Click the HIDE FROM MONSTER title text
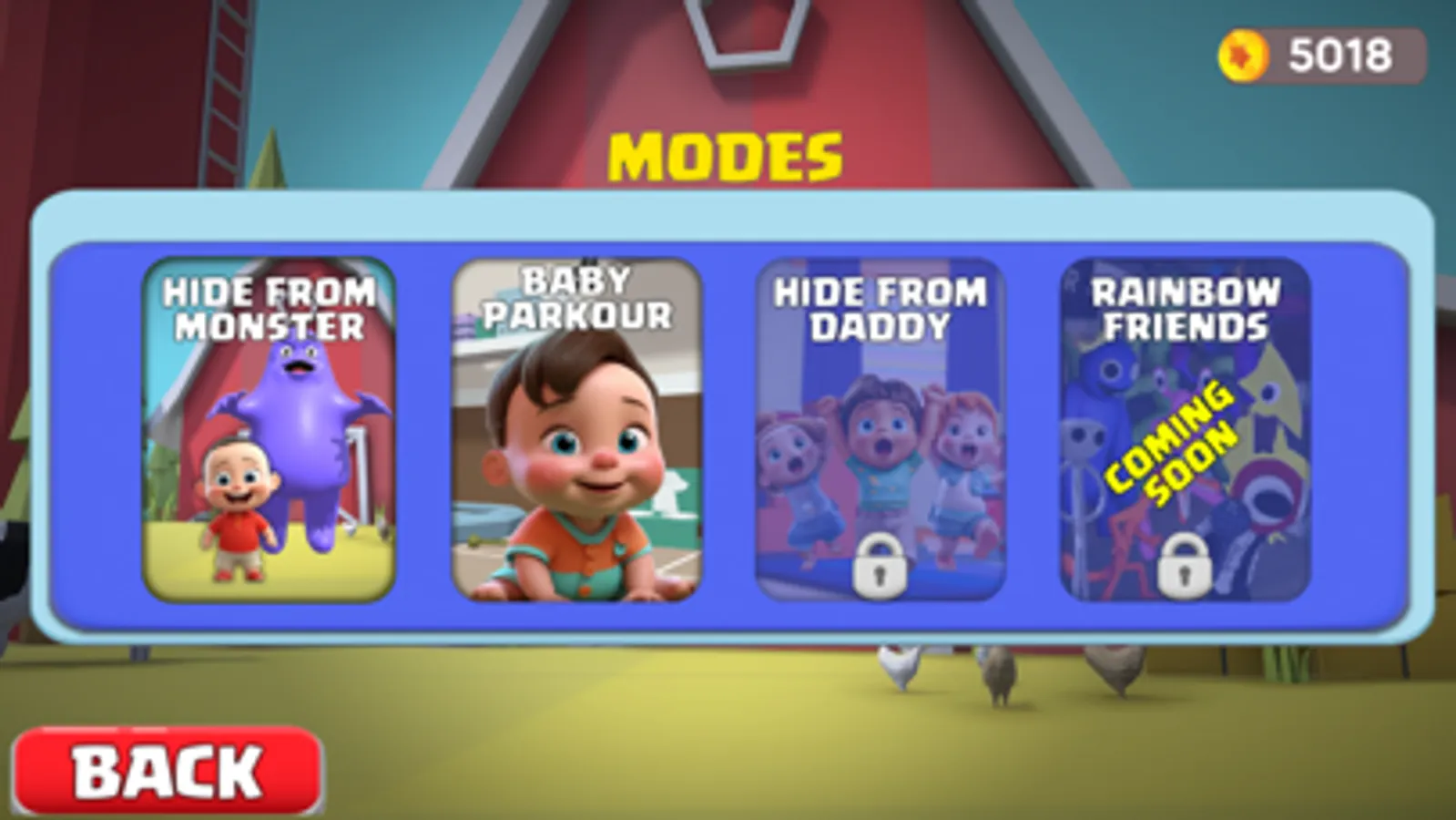Viewport: 1456px width, 820px height. point(269,307)
